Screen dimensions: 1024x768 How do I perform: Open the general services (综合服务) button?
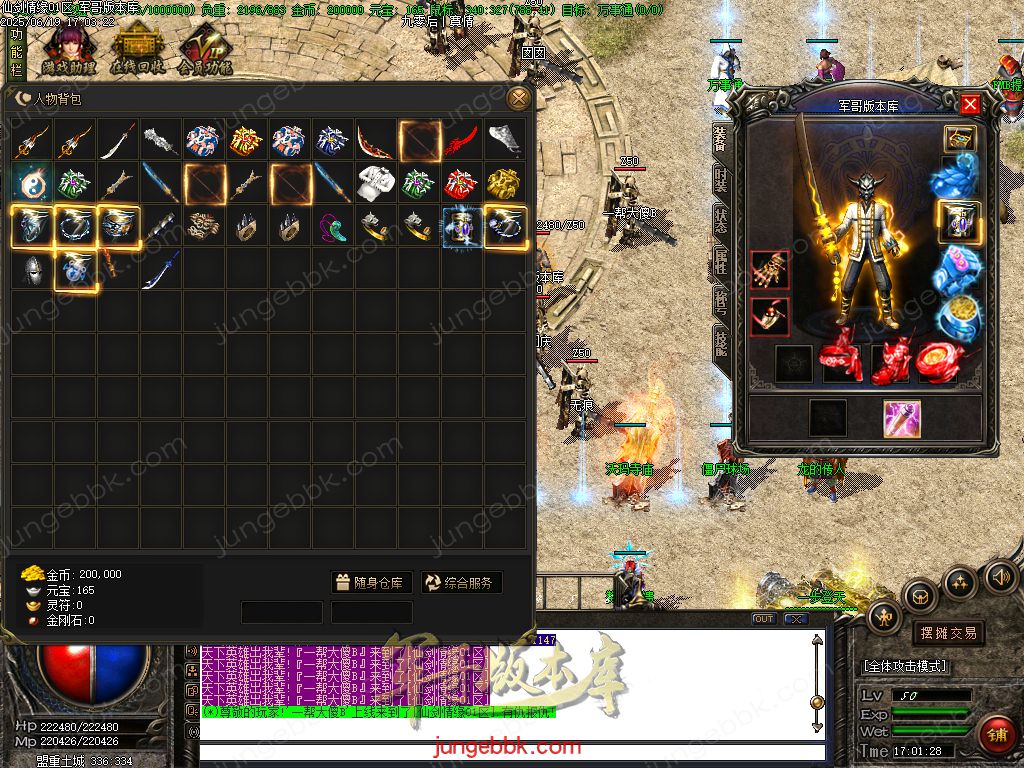pos(461,583)
